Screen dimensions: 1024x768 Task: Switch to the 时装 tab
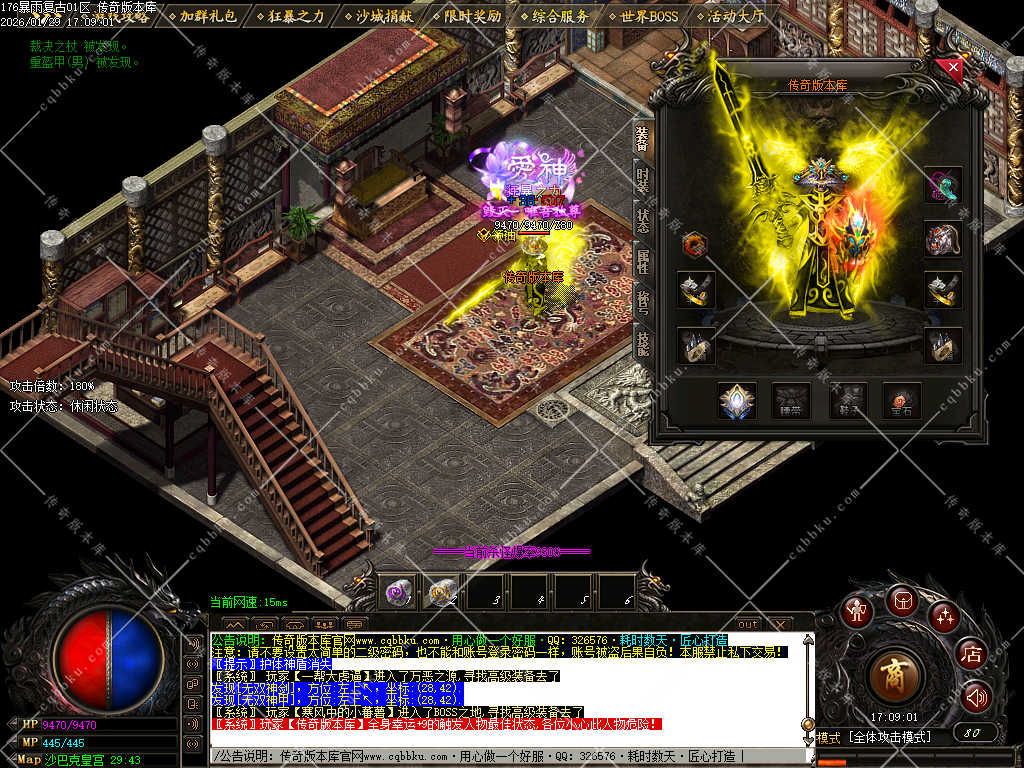642,180
